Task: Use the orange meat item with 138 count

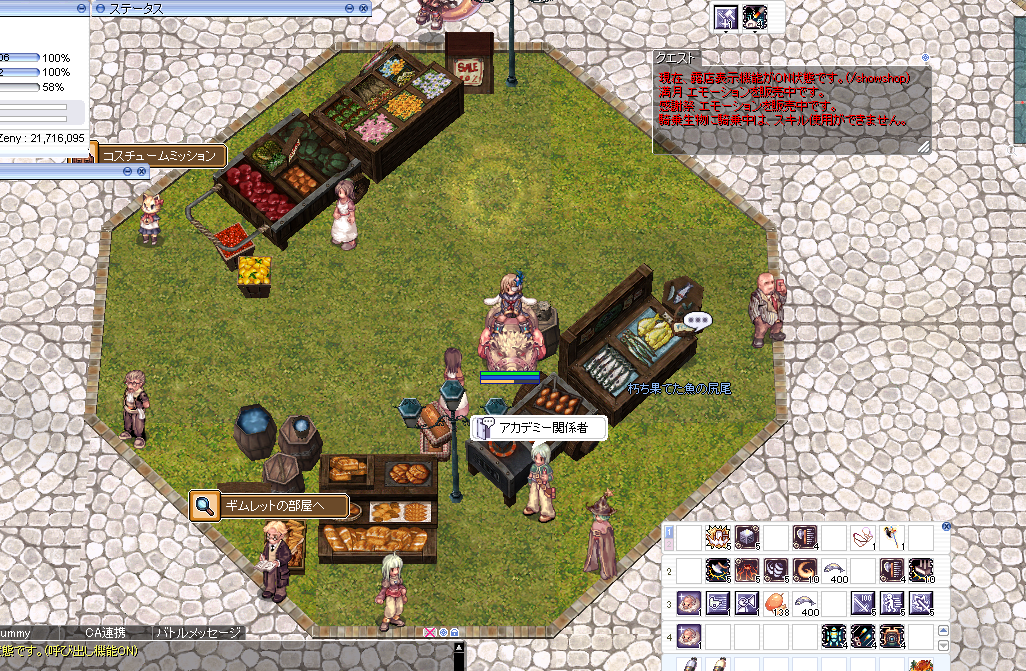Action: [x=775, y=603]
